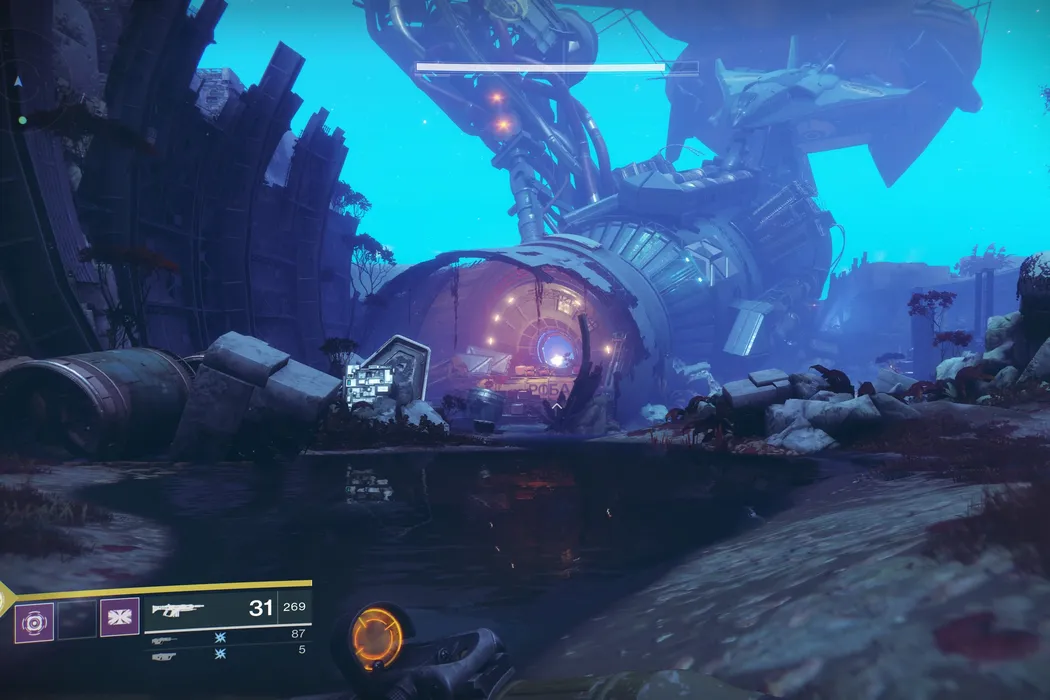Click the green dot on the radar
Screen dimensions: 1050x700
pyautogui.click(x=22, y=120)
